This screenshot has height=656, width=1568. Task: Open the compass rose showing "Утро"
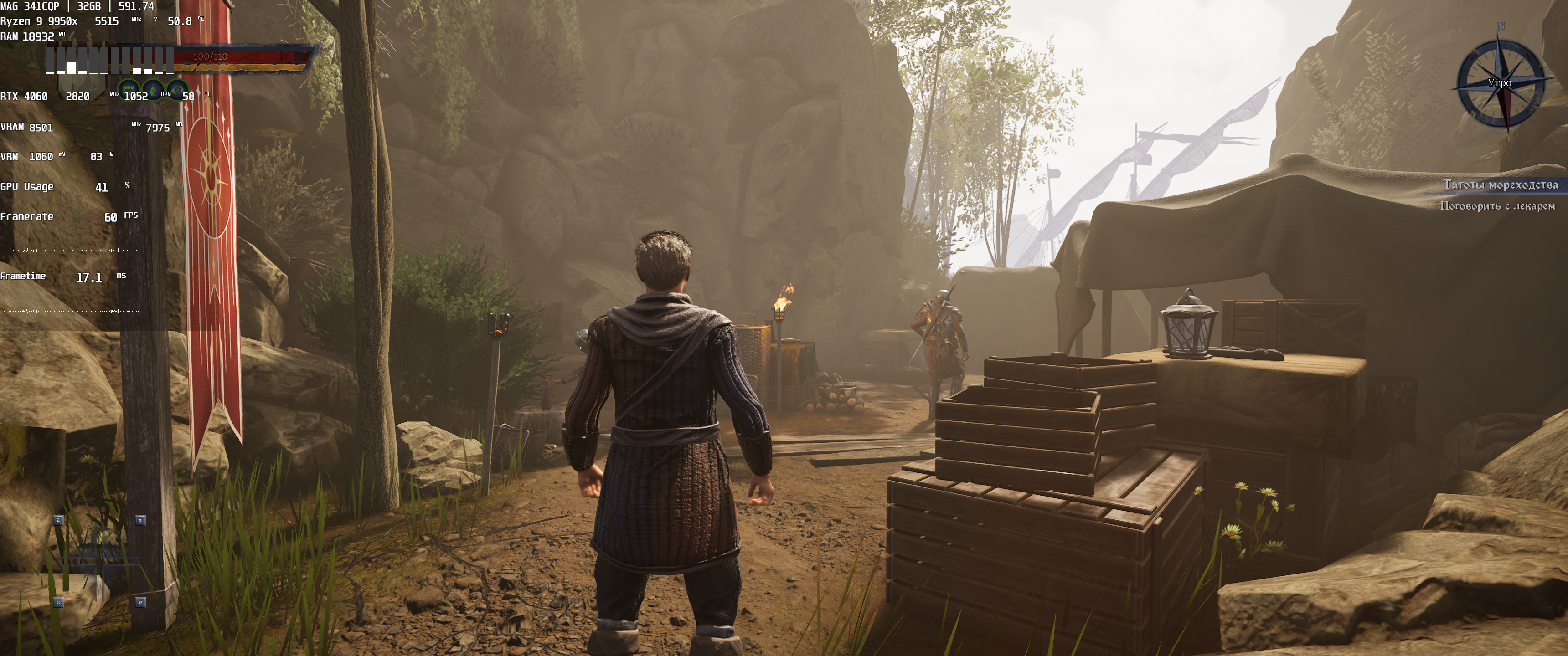click(x=1500, y=82)
